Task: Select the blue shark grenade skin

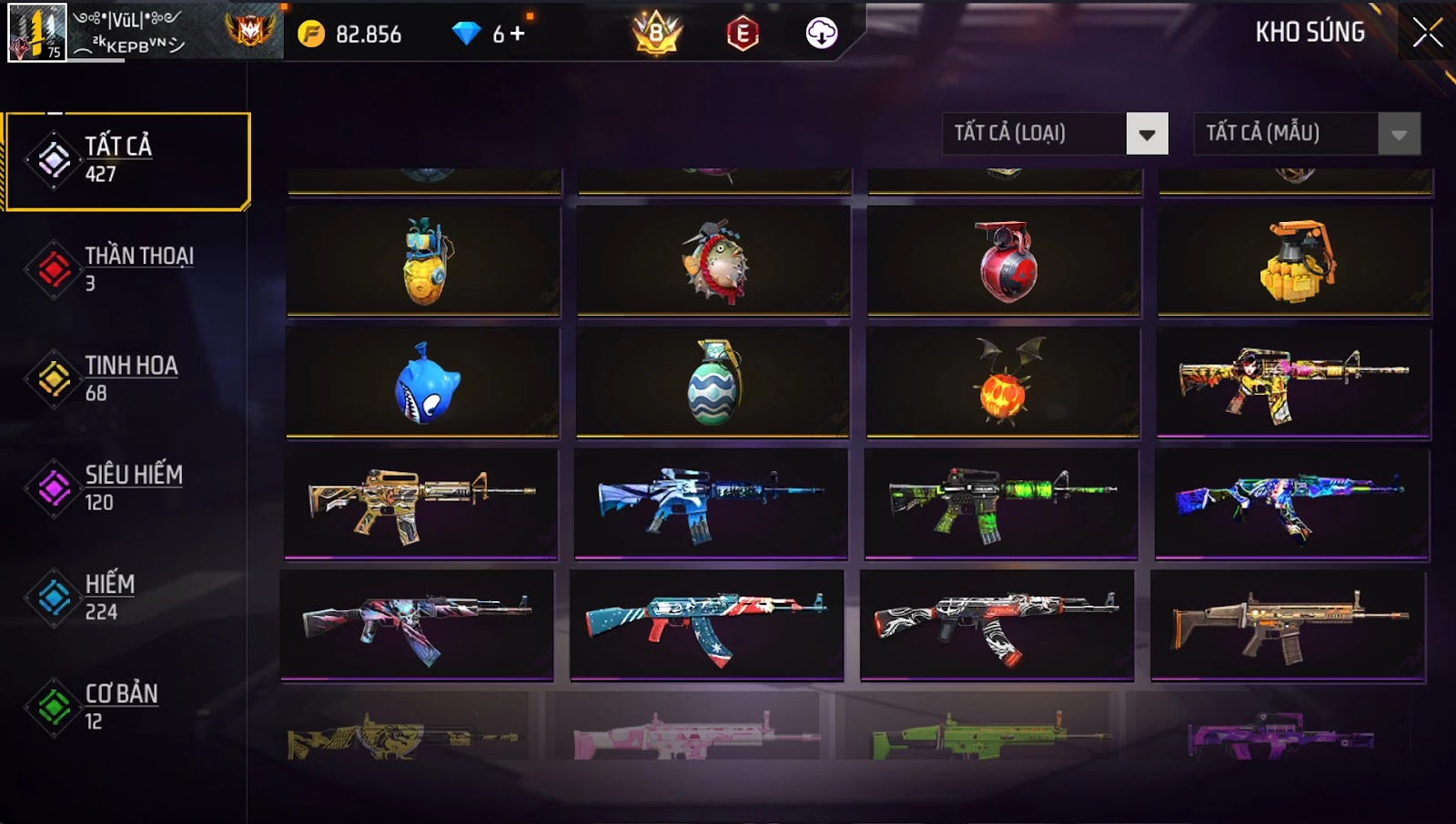Action: [424, 383]
